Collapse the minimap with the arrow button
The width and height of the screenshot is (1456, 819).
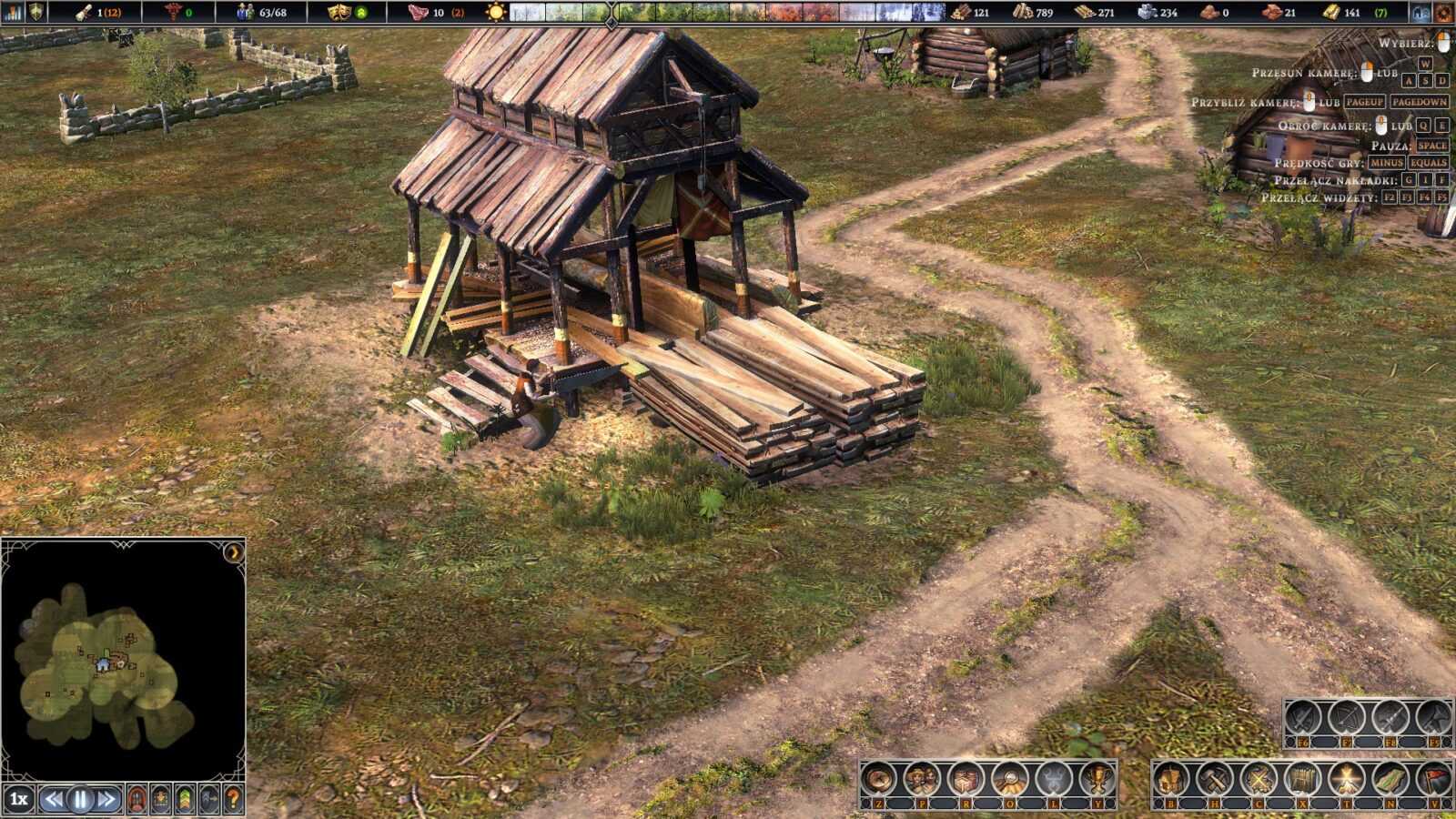[234, 551]
